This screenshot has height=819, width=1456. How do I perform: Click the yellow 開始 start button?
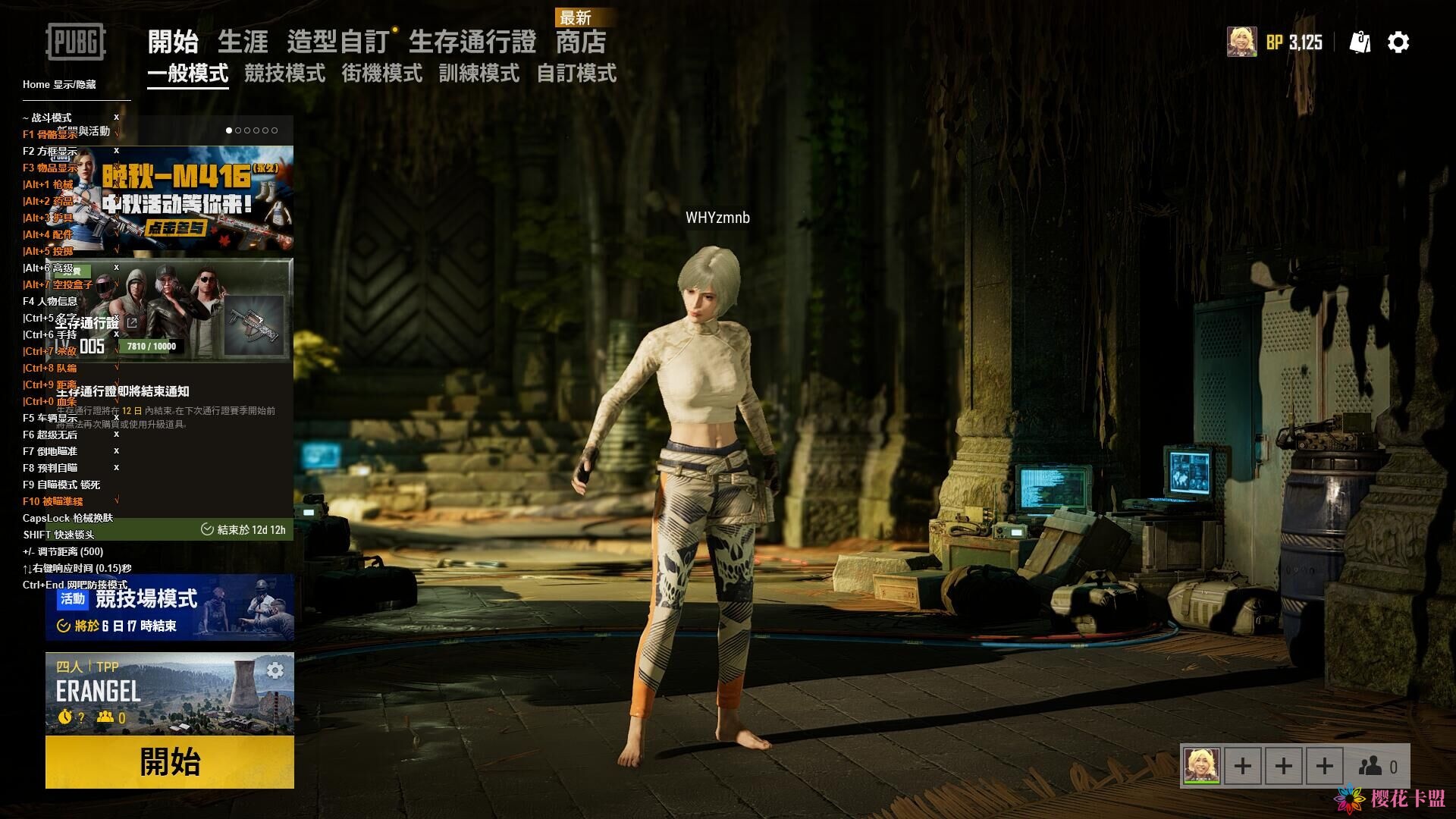point(170,761)
